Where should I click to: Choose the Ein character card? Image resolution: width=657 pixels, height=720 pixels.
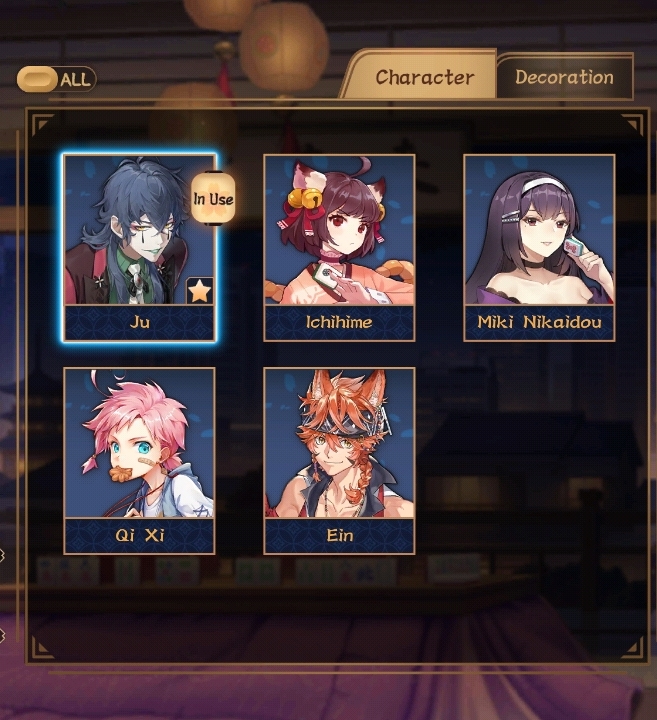[339, 458]
